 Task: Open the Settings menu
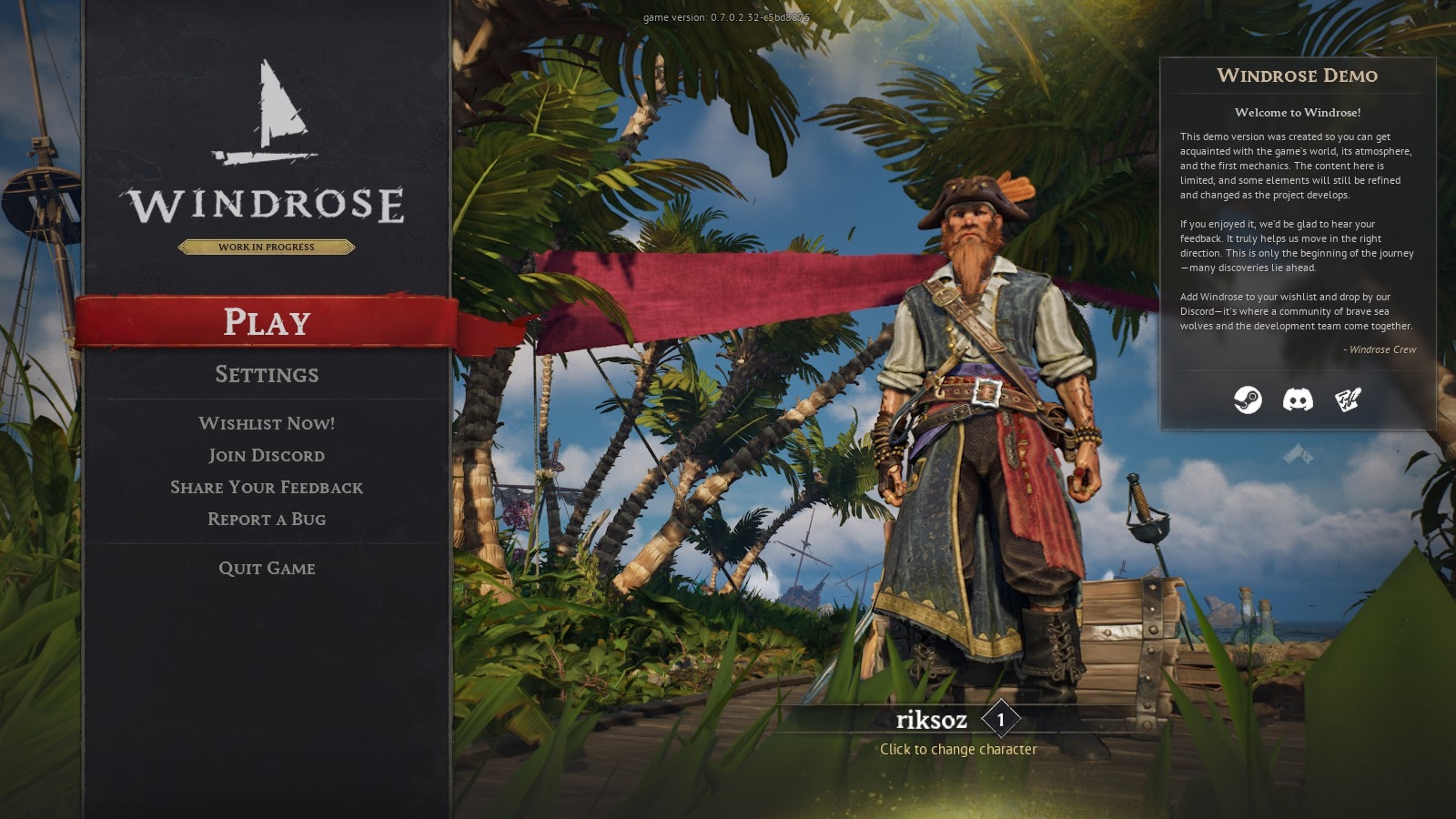pyautogui.click(x=267, y=374)
